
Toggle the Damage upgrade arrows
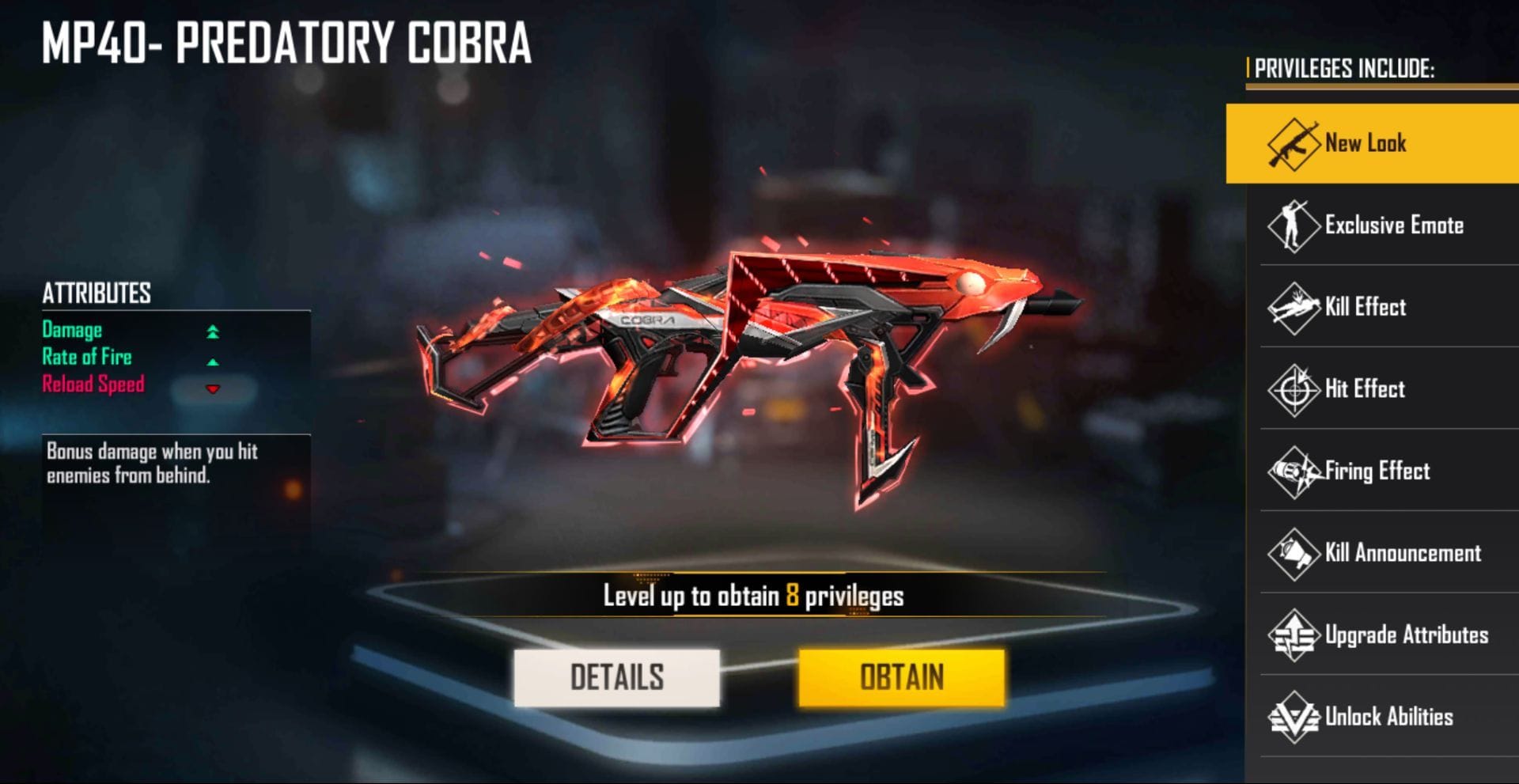212,332
